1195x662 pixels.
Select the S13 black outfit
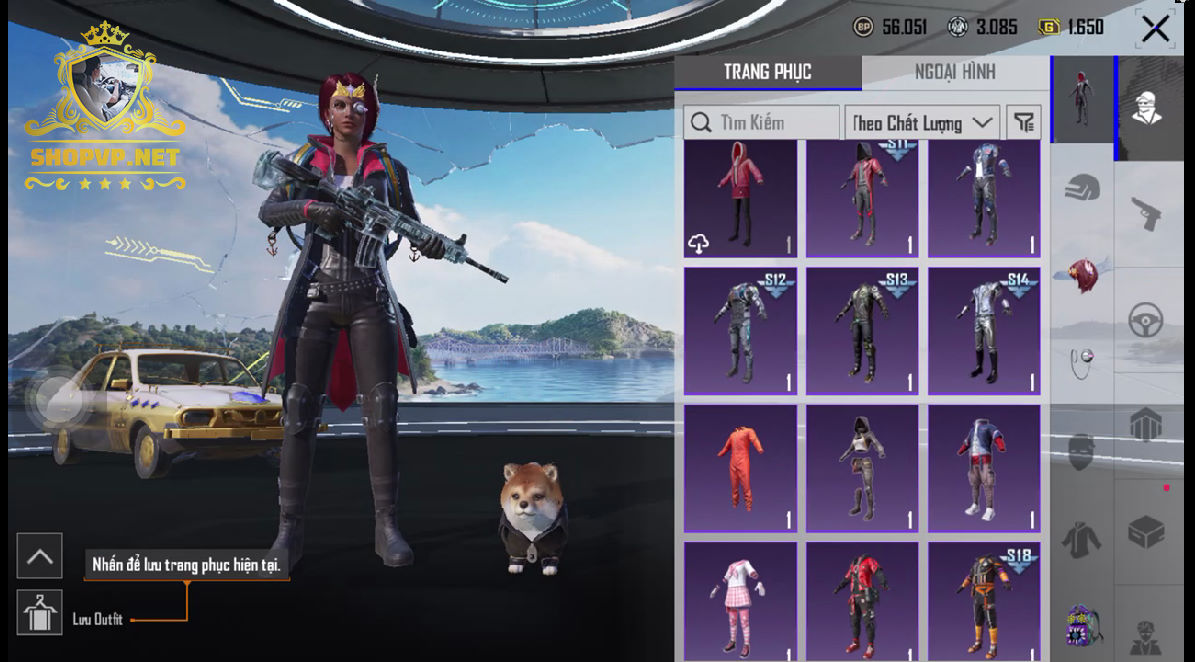point(862,331)
